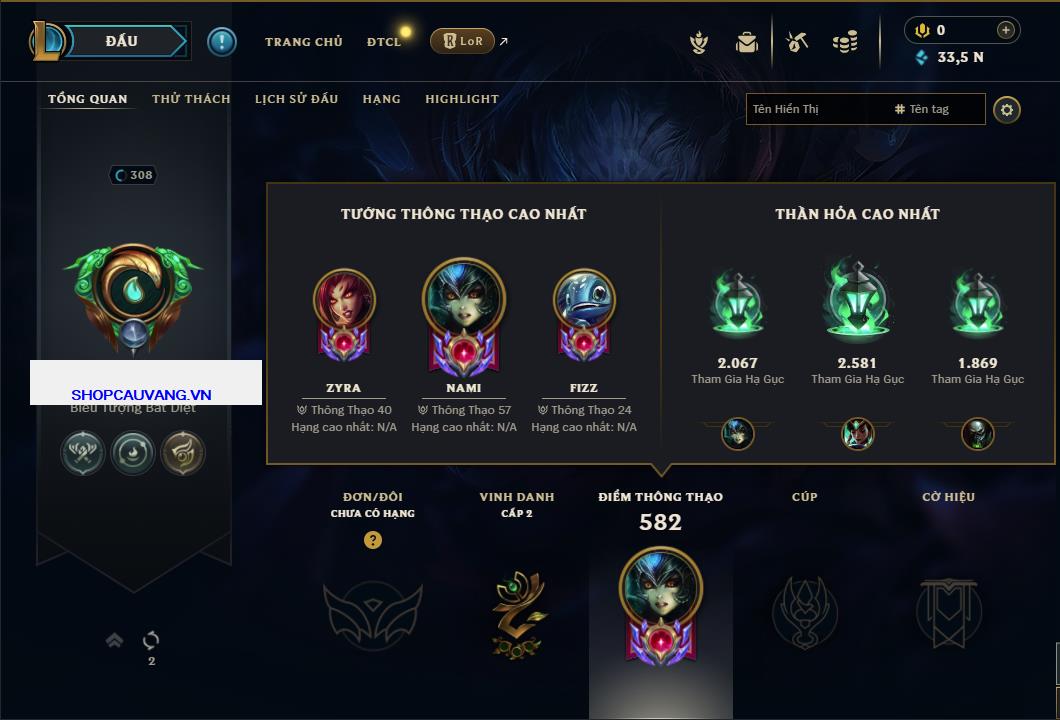Open the blue exclamation notification icon

pyautogui.click(x=222, y=42)
